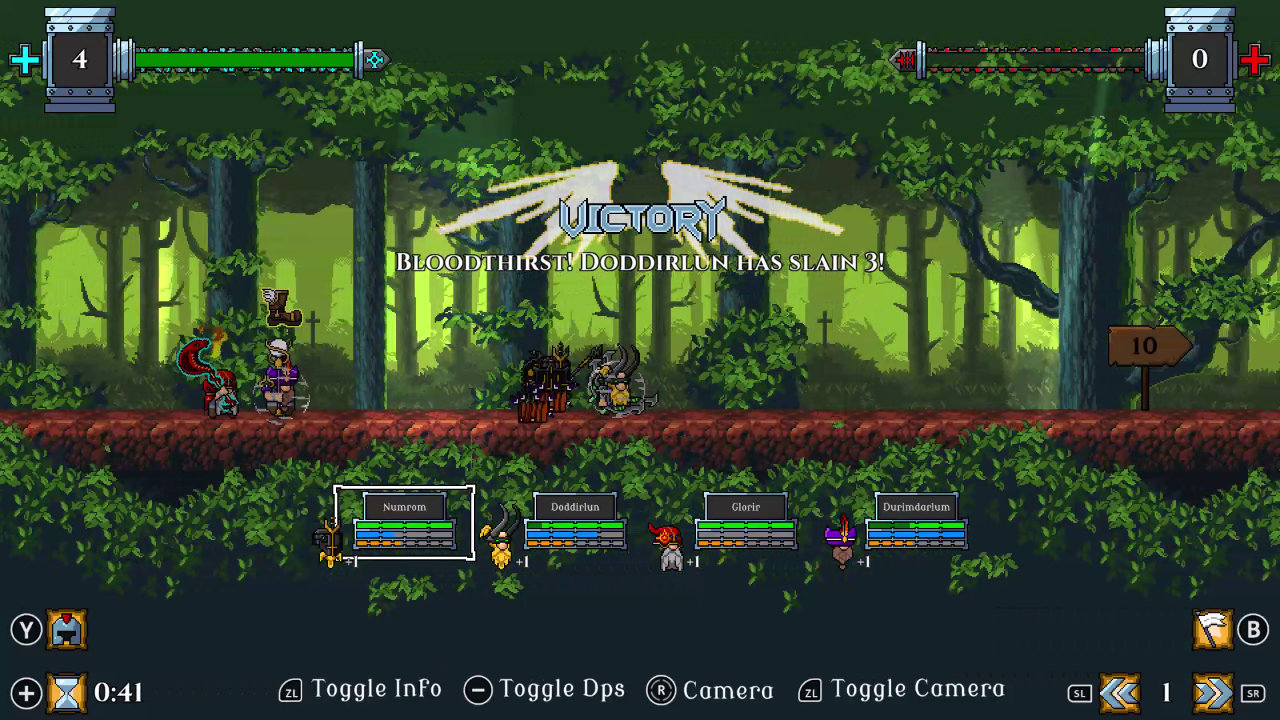Viewport: 1280px width, 720px height.
Task: Toggle Info with the ZL option
Action: 360,689
